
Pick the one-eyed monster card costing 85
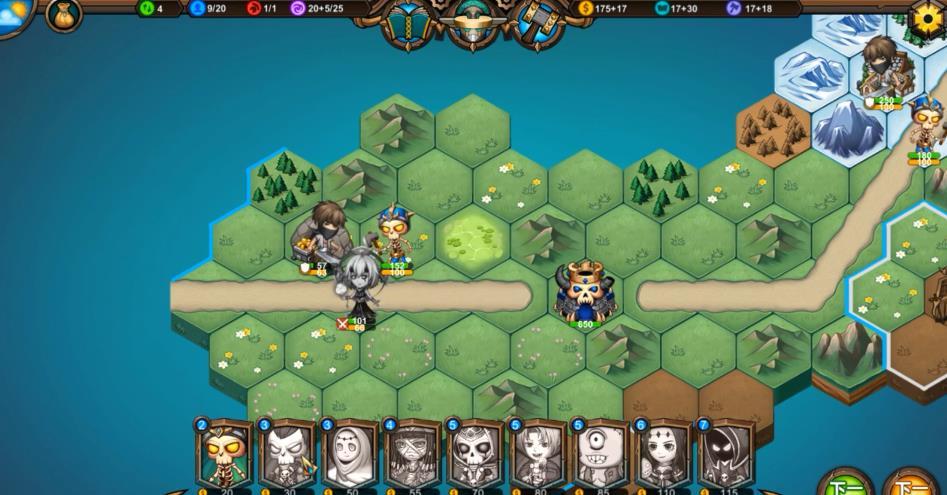click(601, 455)
